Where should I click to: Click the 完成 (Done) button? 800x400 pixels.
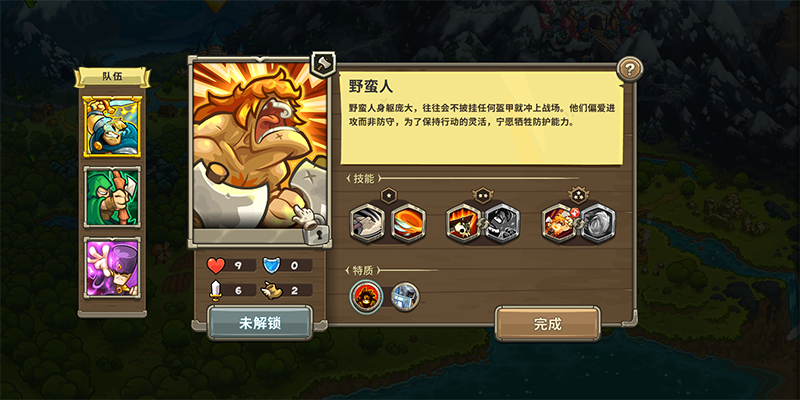pyautogui.click(x=547, y=324)
